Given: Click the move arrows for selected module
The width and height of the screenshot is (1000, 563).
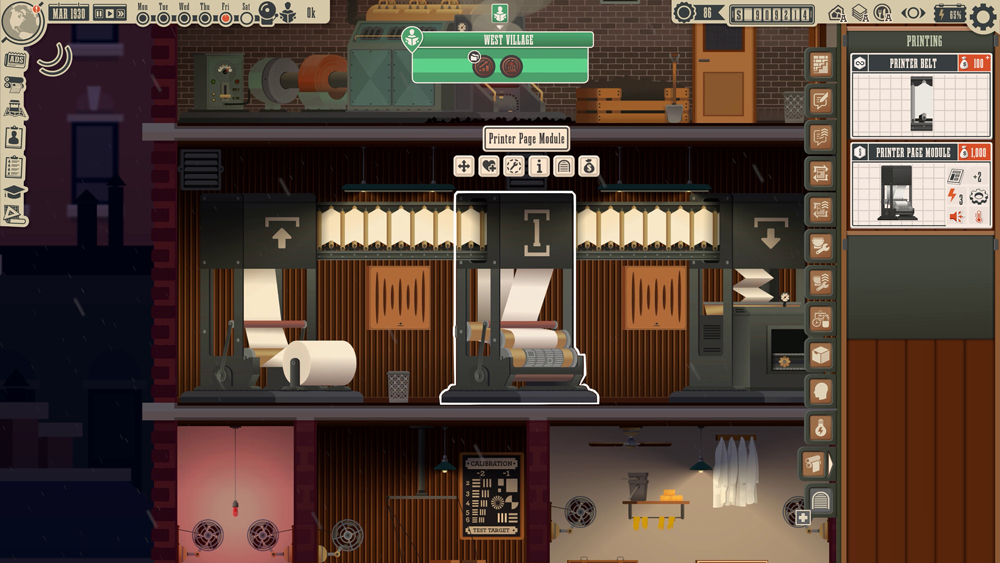Looking at the screenshot, I should pos(464,166).
